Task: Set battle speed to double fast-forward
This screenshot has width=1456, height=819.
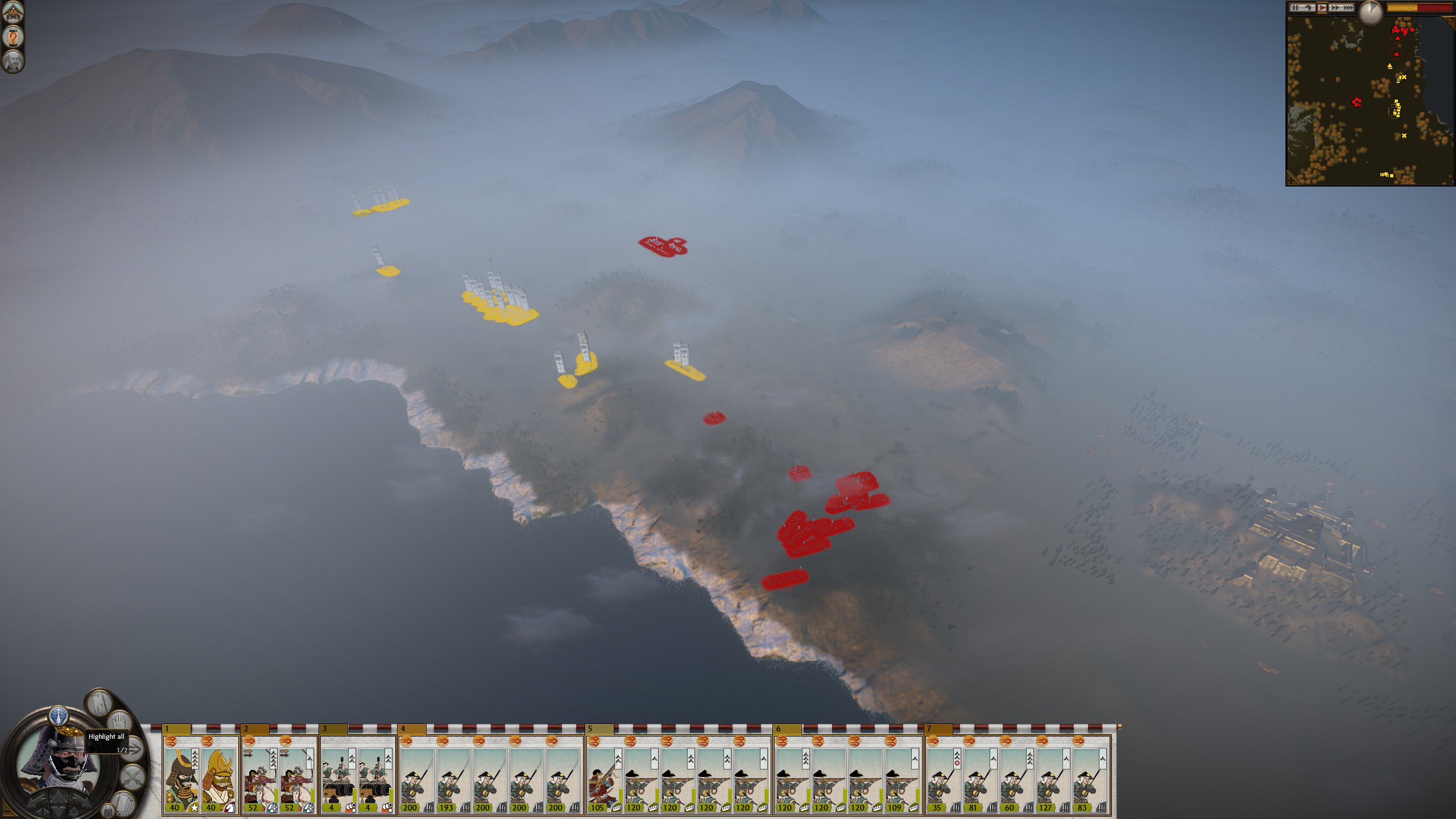Action: point(1335,8)
